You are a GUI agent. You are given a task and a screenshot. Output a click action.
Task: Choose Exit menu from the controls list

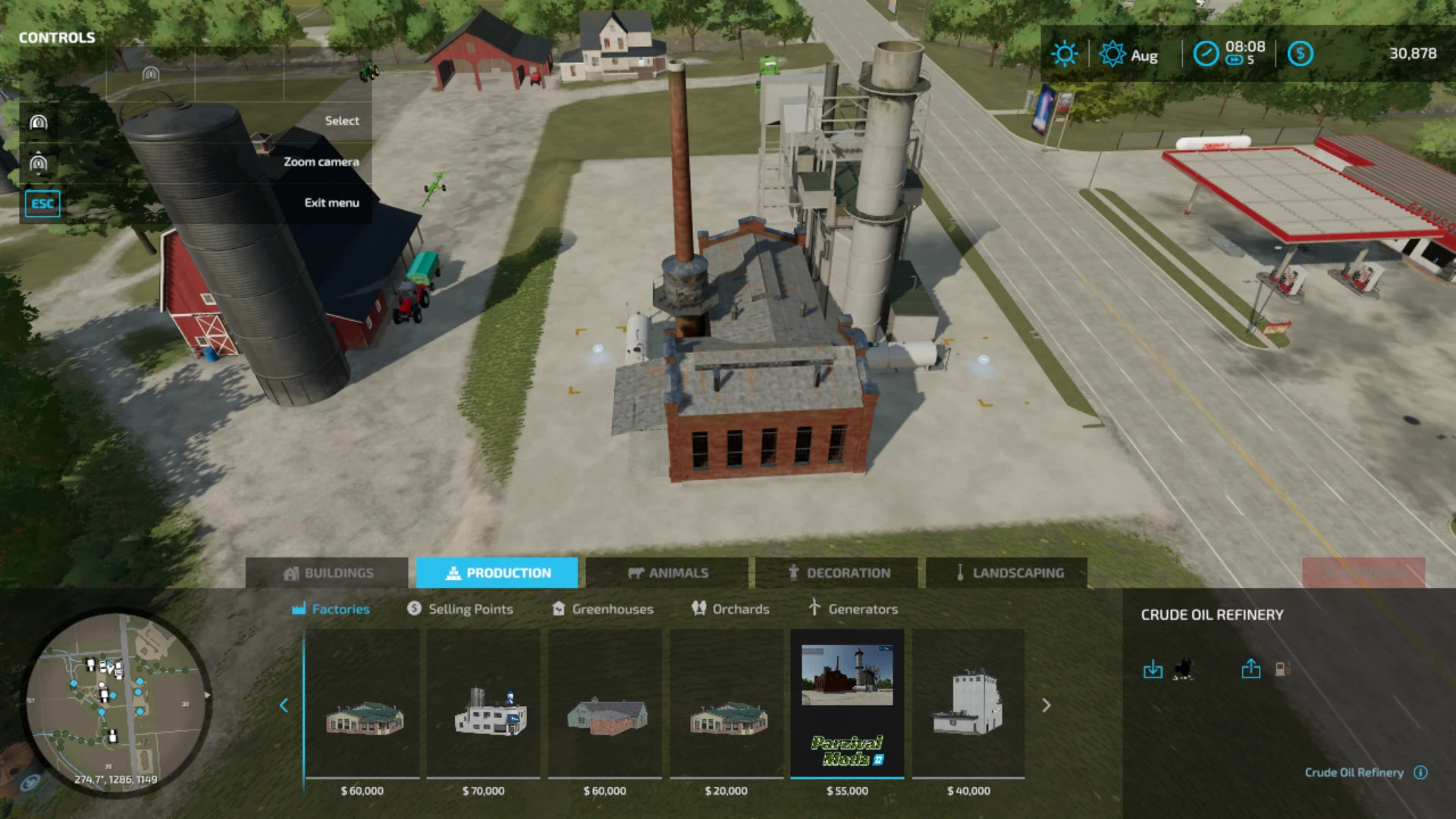pyautogui.click(x=331, y=202)
